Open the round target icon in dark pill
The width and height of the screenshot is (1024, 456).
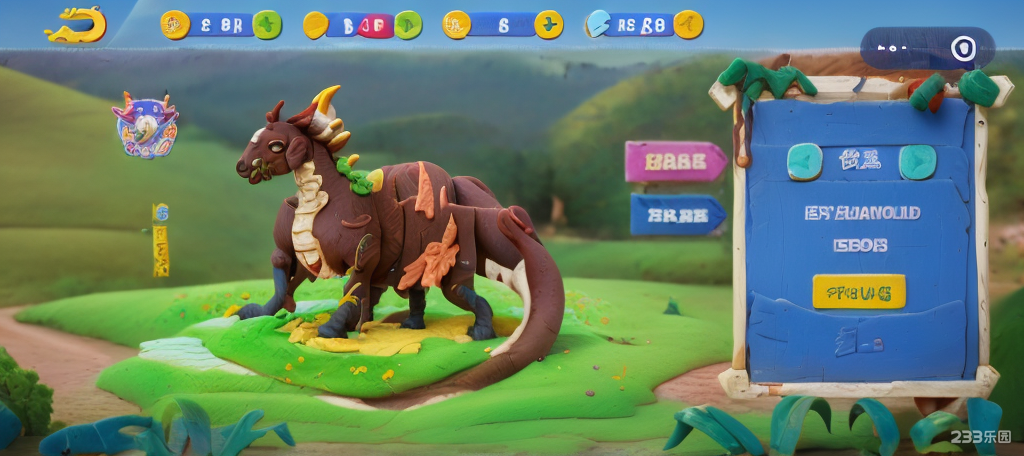click(962, 48)
